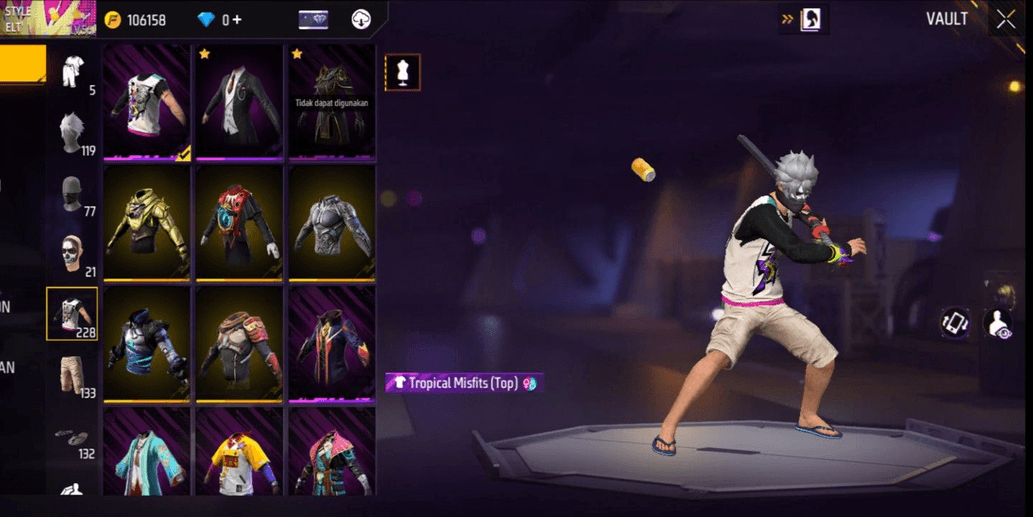Pick the silver grey armored top
The image size is (1033, 517).
332,222
